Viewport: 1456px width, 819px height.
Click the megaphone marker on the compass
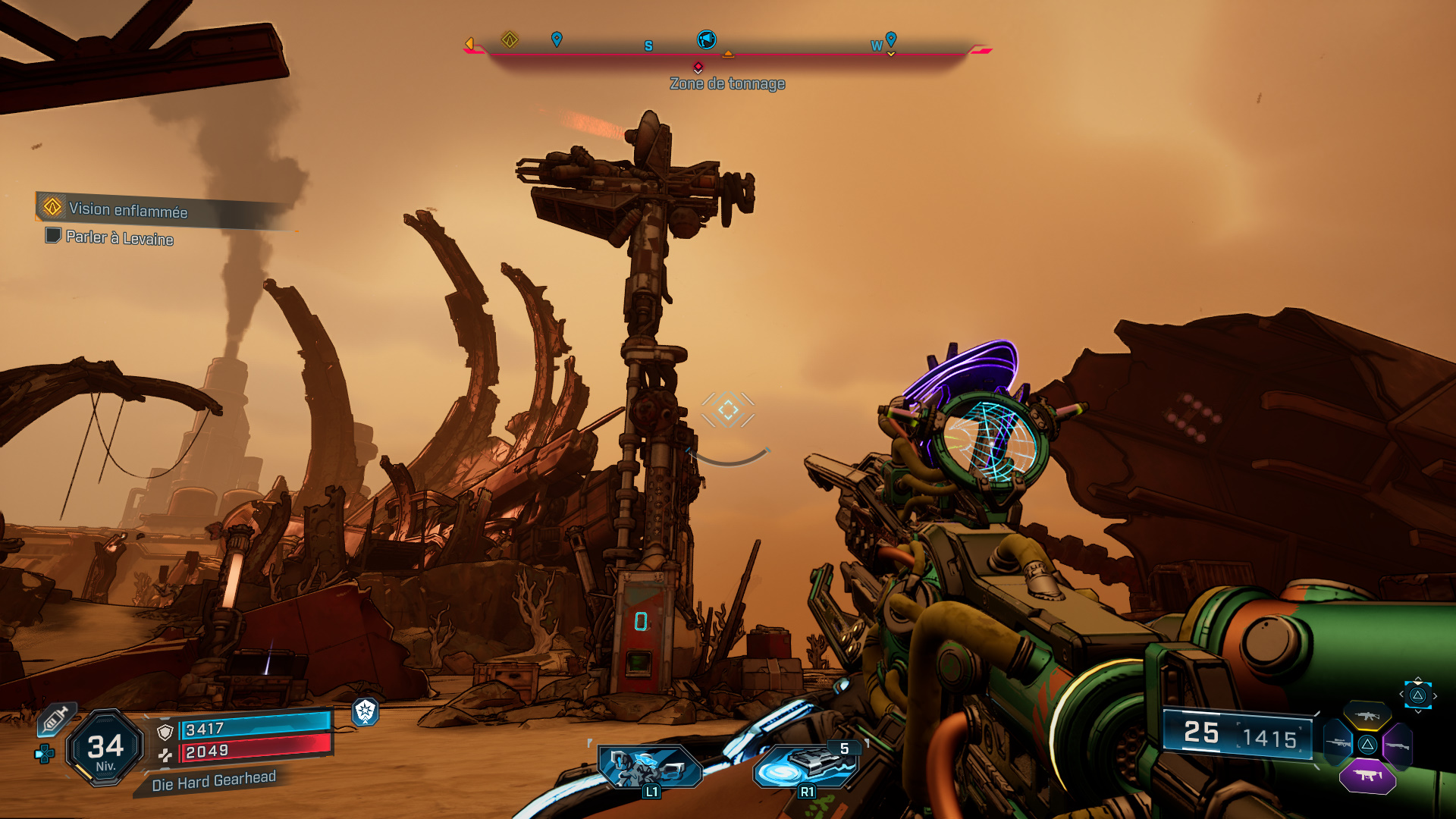tap(706, 39)
